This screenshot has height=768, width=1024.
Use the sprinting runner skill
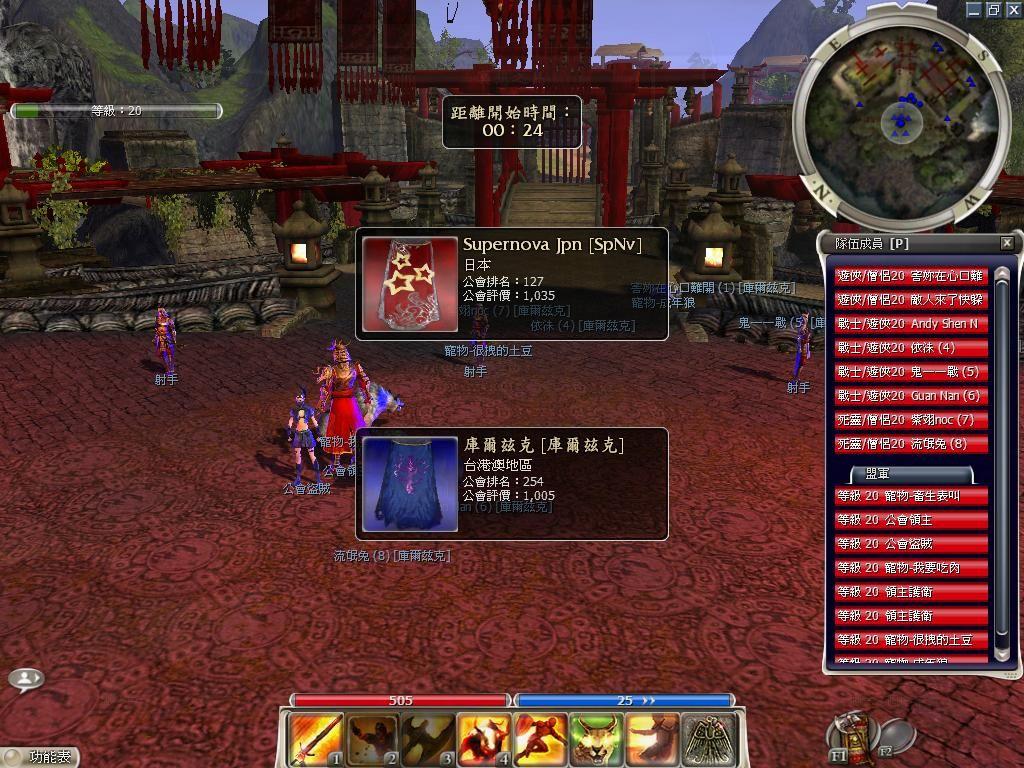click(x=540, y=739)
